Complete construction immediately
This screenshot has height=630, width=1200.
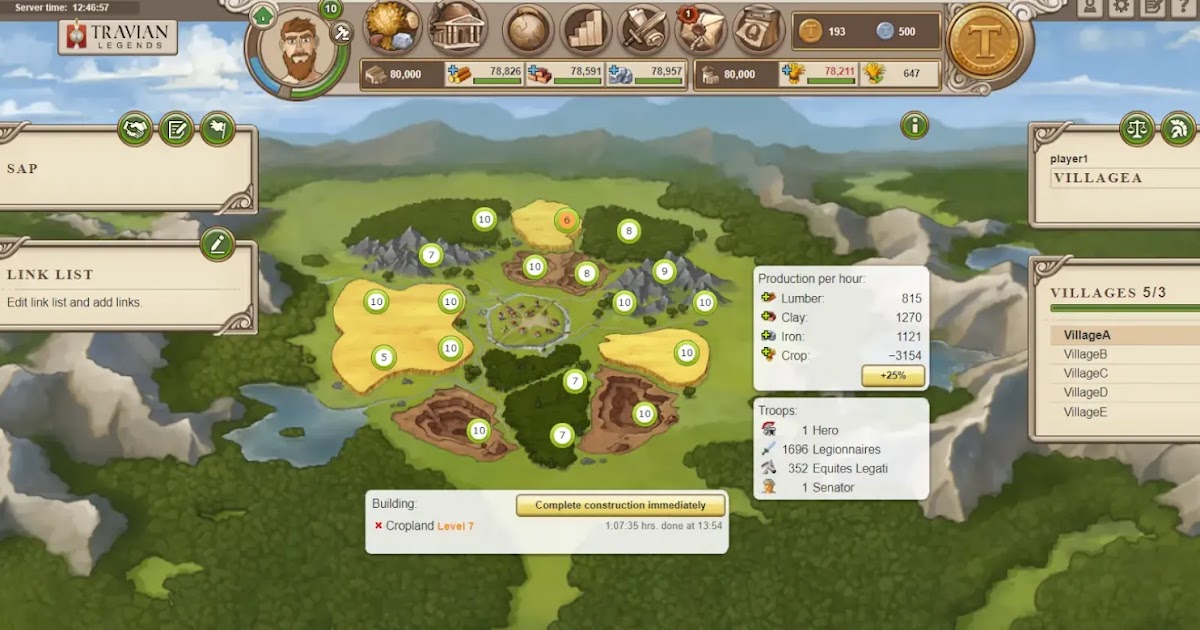tap(620, 505)
